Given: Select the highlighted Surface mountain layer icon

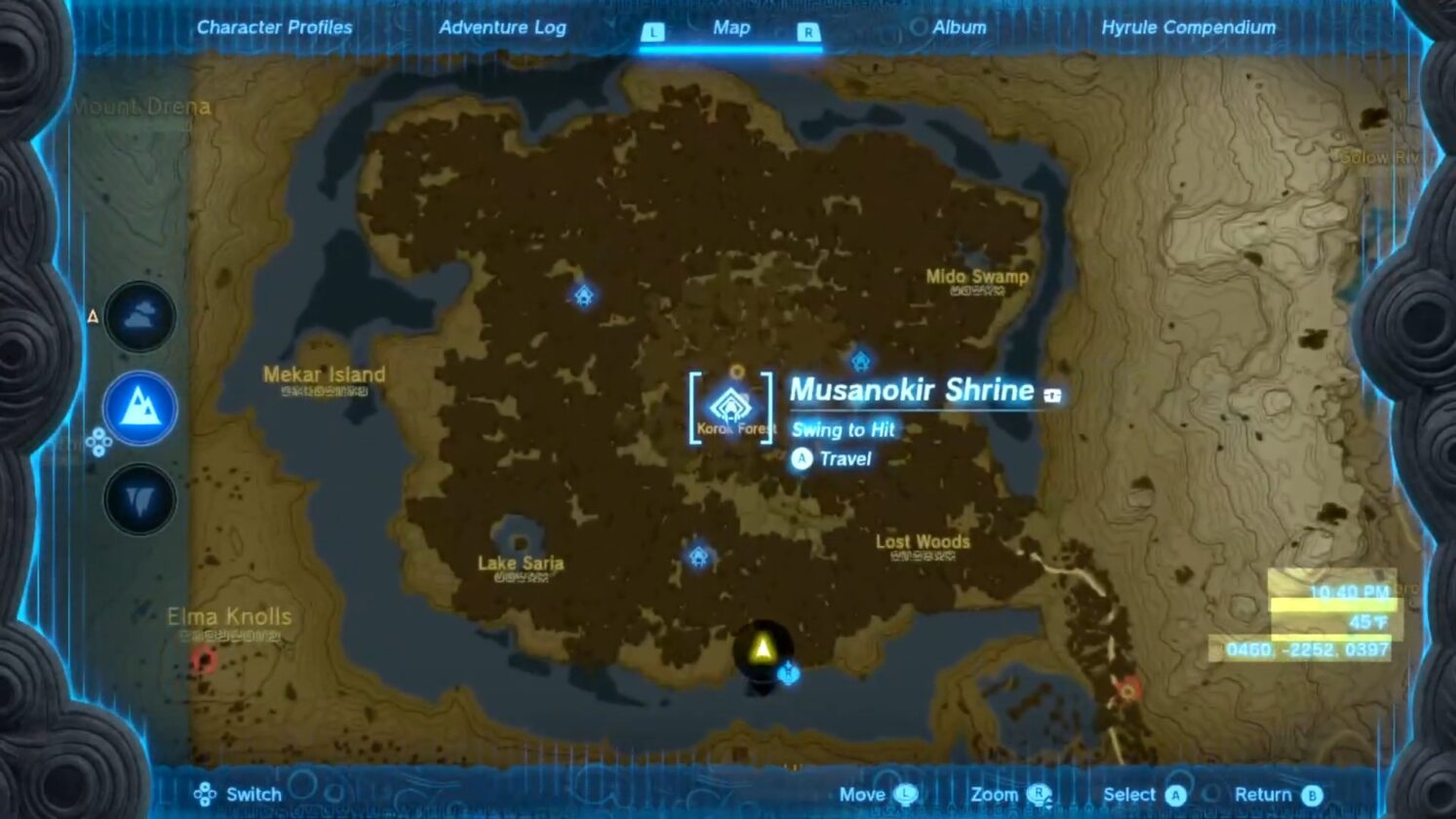Looking at the screenshot, I should [139, 409].
